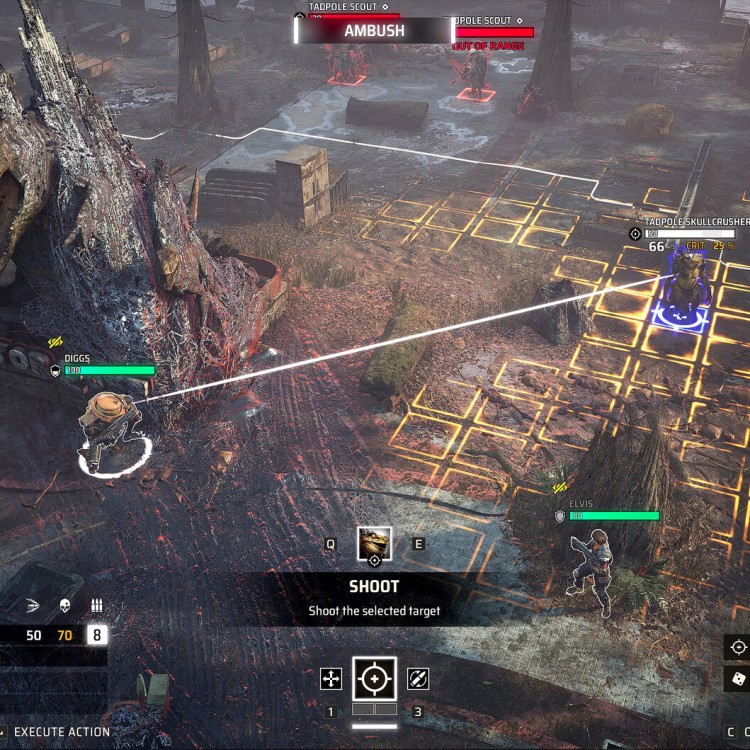Select the Shoot crosshair ability

click(375, 679)
